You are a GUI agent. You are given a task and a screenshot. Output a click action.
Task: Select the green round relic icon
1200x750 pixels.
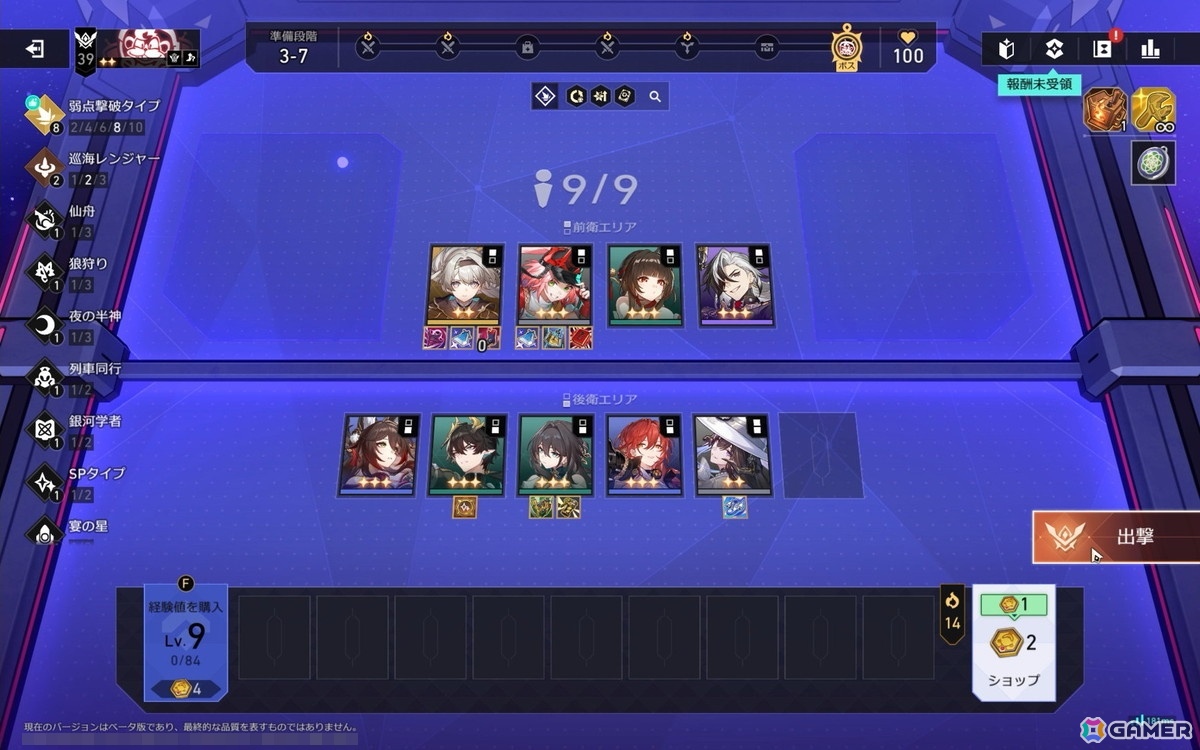[x=1153, y=163]
